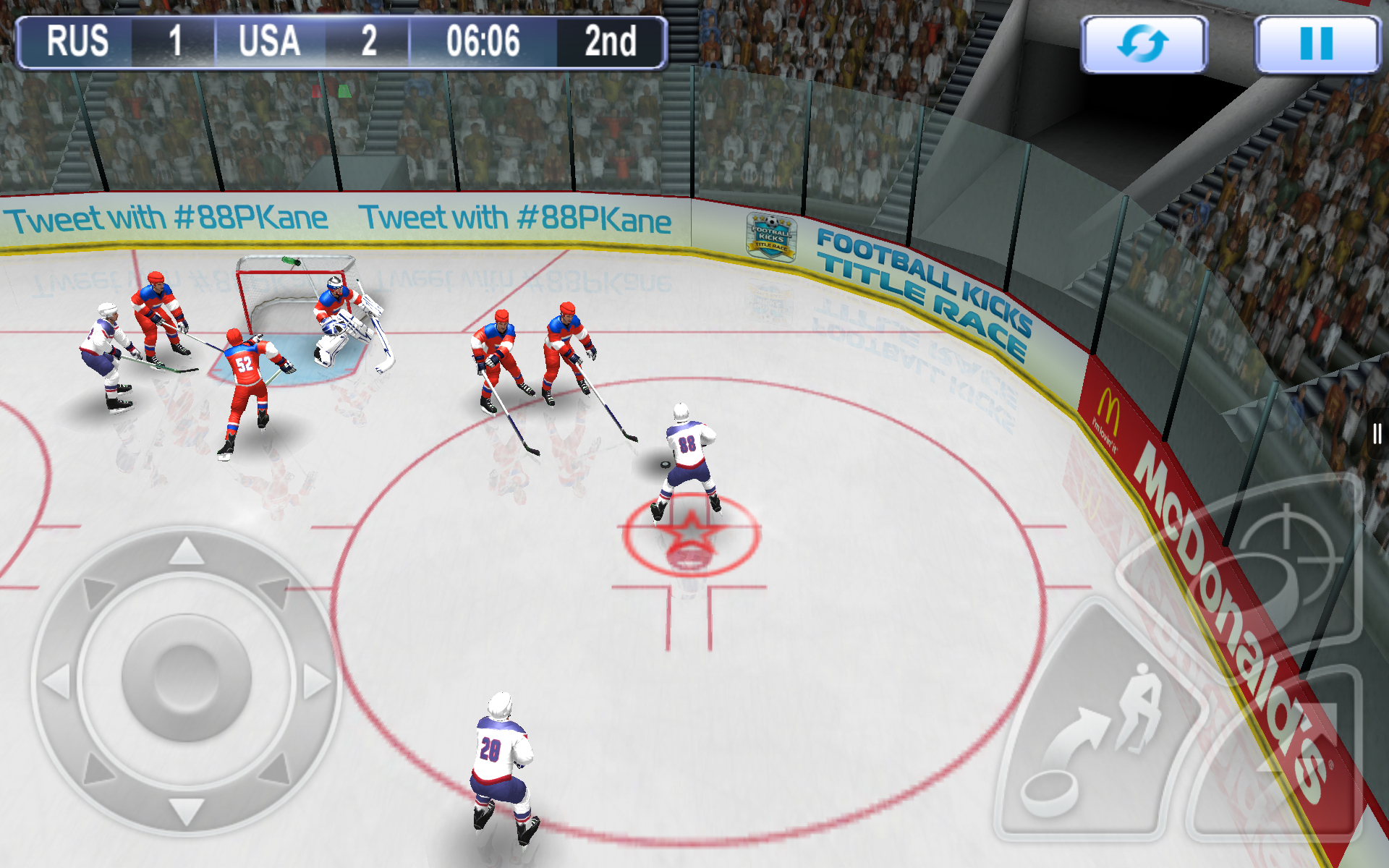Screen dimensions: 1389x868
Task: Move down with the joystick's down arrow
Action: point(186,810)
